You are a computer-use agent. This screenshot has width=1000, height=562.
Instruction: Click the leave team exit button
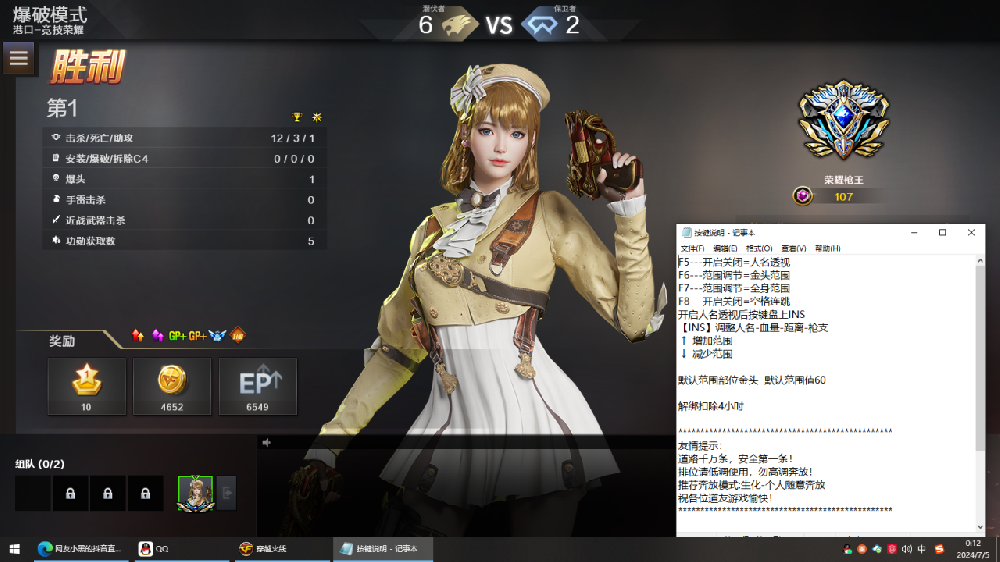point(227,493)
